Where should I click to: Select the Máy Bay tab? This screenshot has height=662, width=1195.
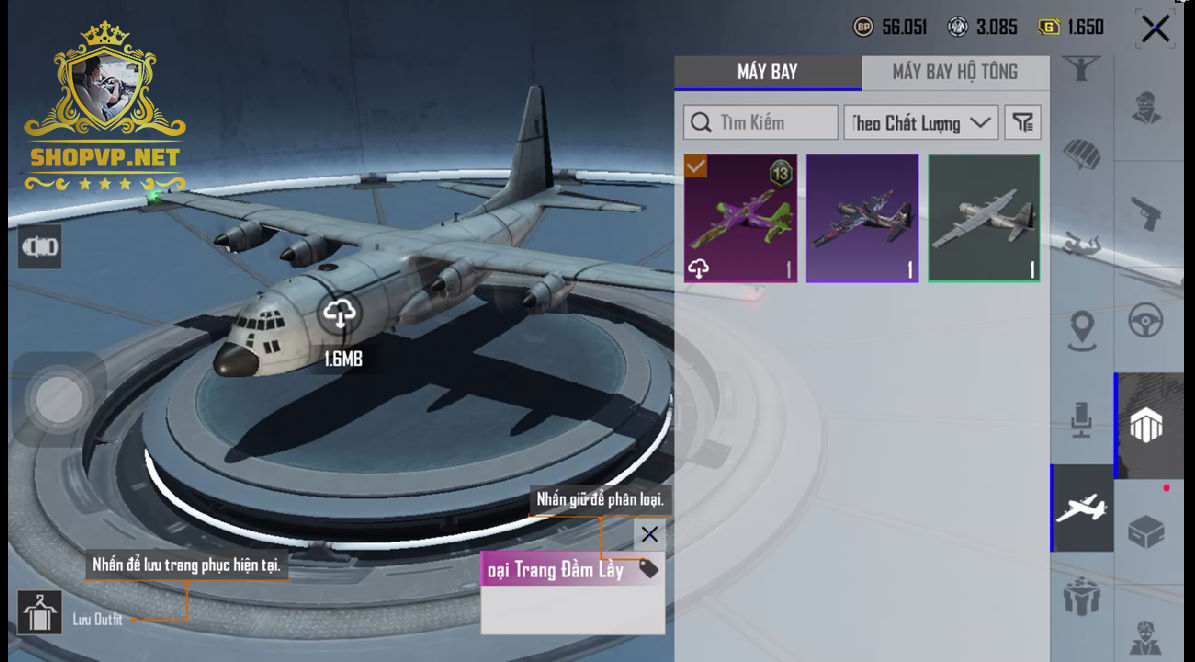click(x=767, y=72)
